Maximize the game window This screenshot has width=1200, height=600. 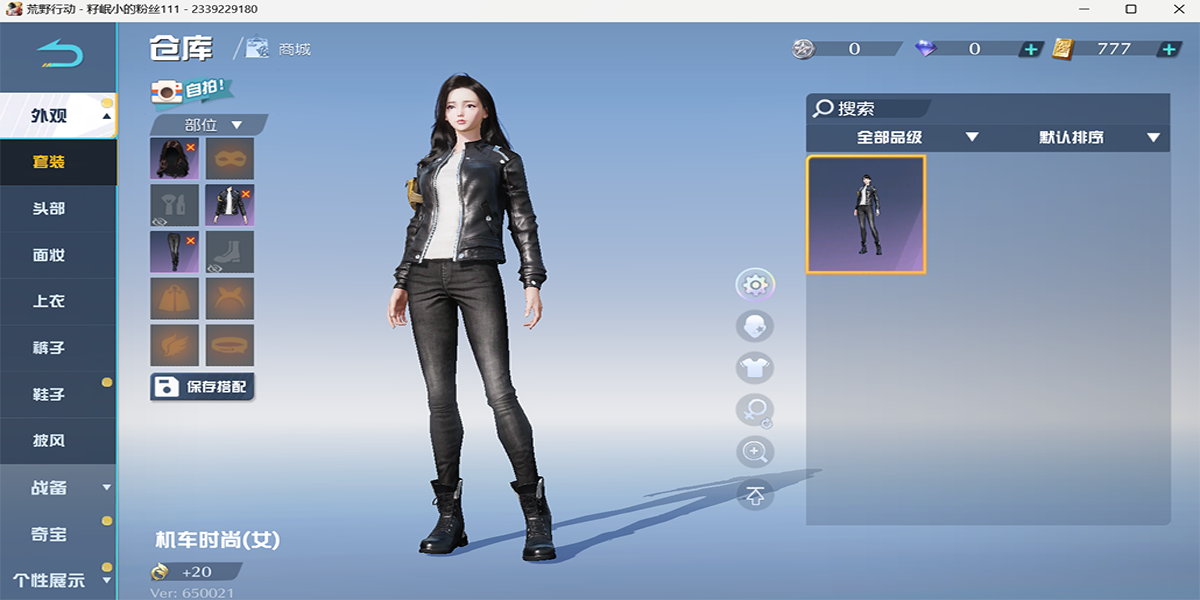coord(1130,9)
